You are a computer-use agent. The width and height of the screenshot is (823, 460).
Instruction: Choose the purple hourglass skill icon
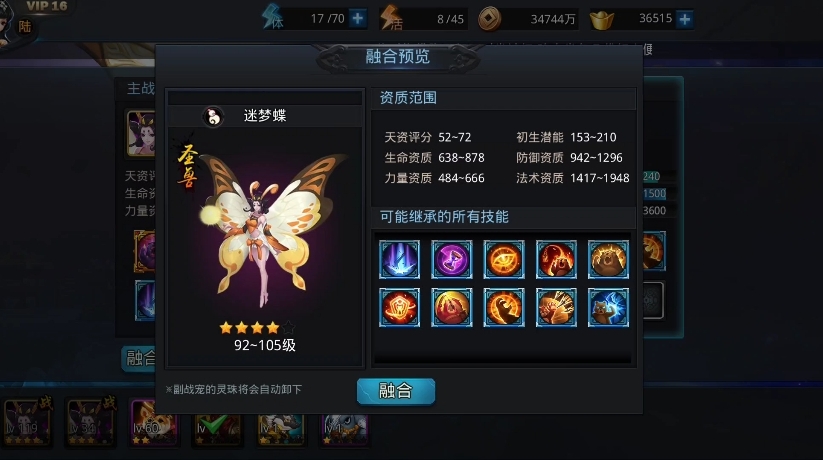tap(452, 259)
